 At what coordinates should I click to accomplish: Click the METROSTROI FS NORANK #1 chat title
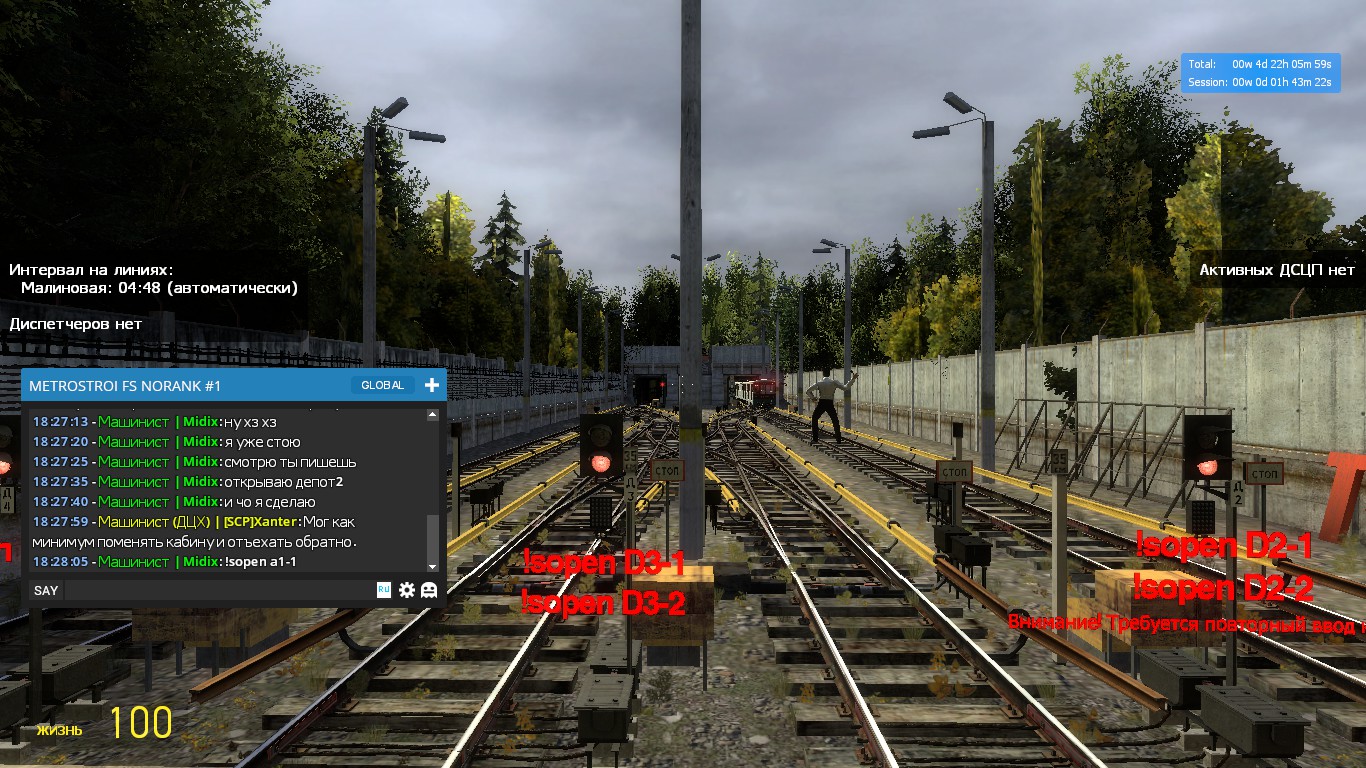pos(125,386)
